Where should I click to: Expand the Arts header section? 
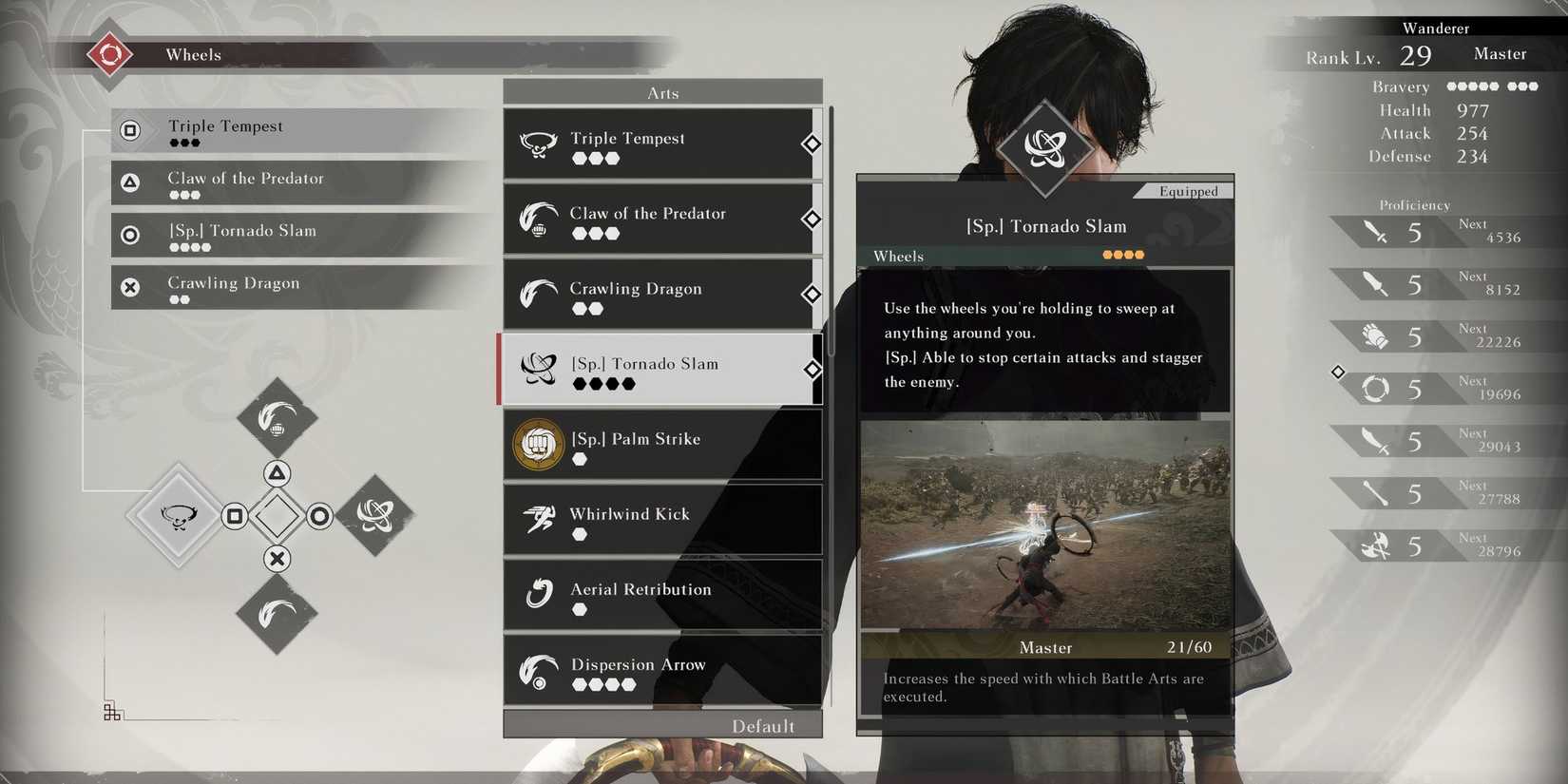tap(662, 92)
